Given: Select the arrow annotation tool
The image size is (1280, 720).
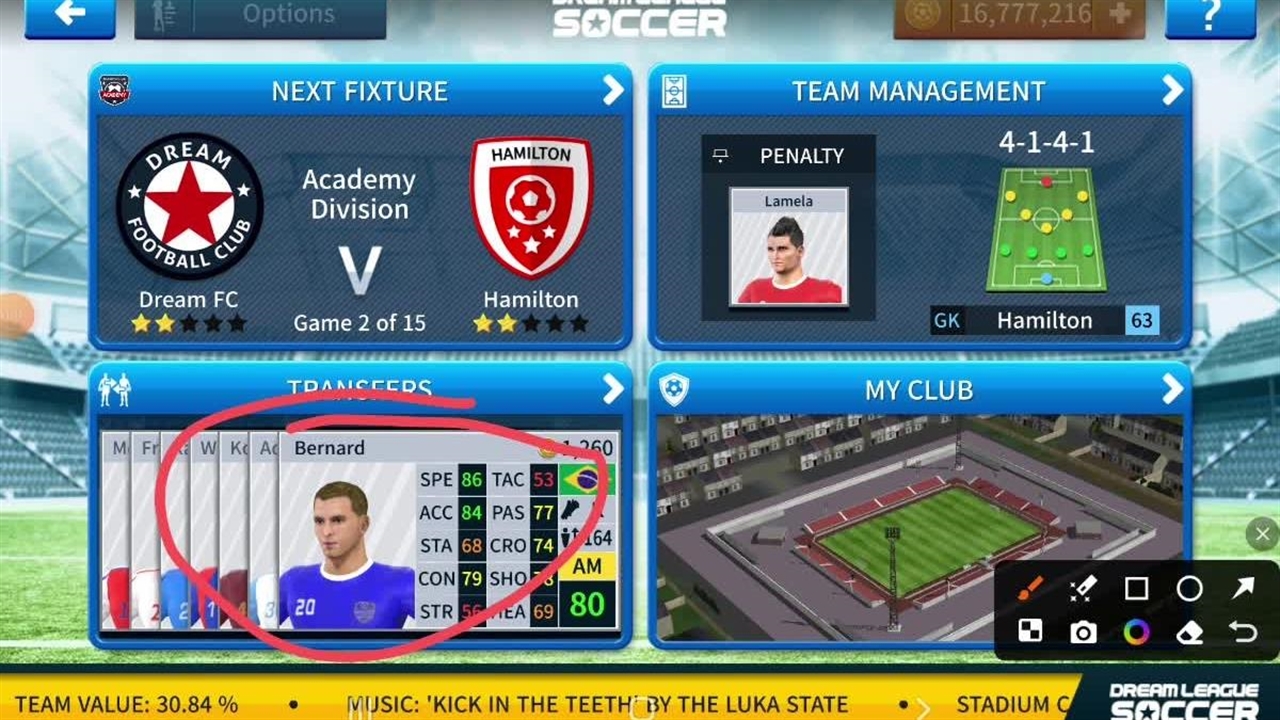Looking at the screenshot, I should 1242,588.
